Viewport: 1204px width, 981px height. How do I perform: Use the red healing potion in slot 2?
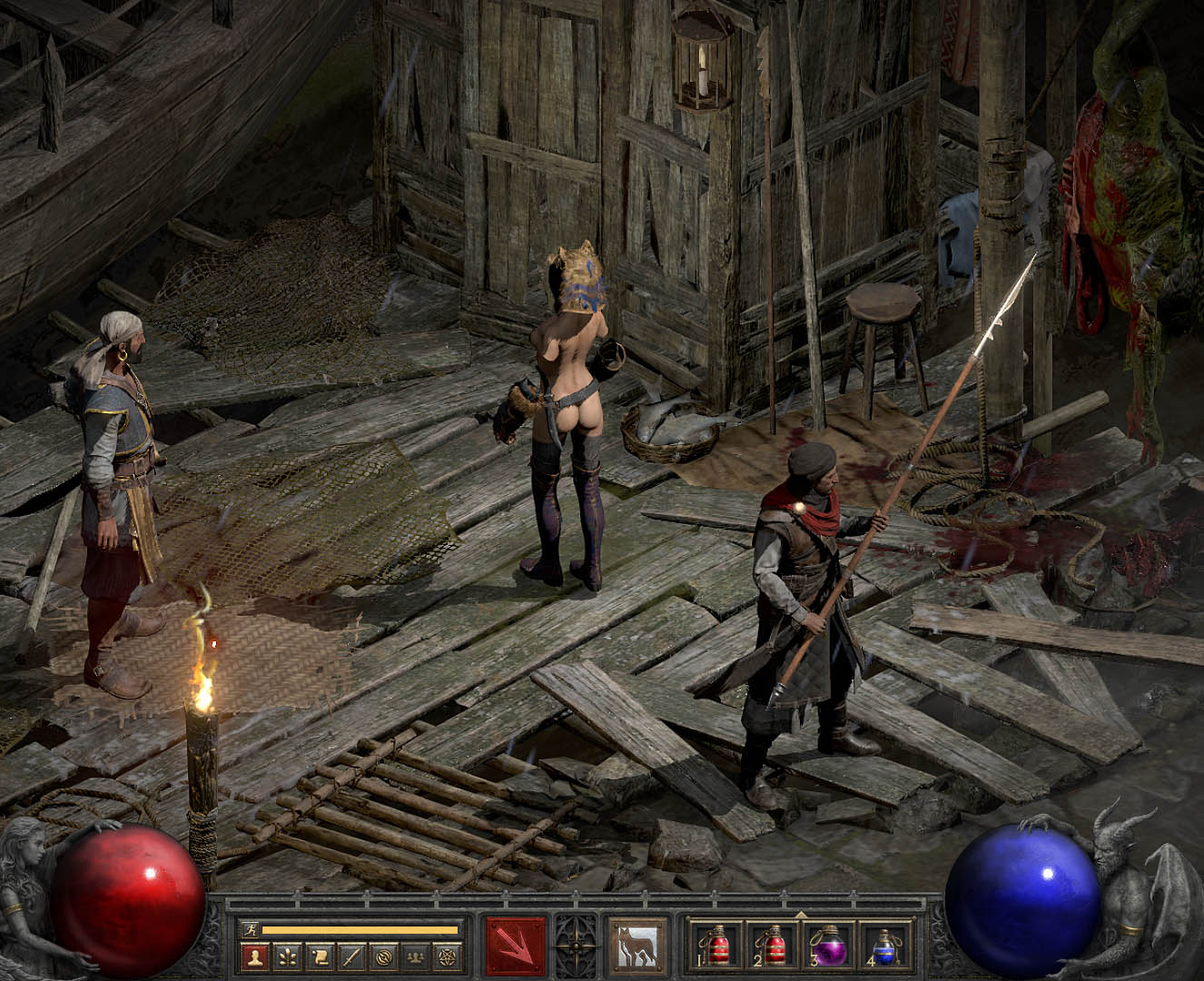[773, 946]
